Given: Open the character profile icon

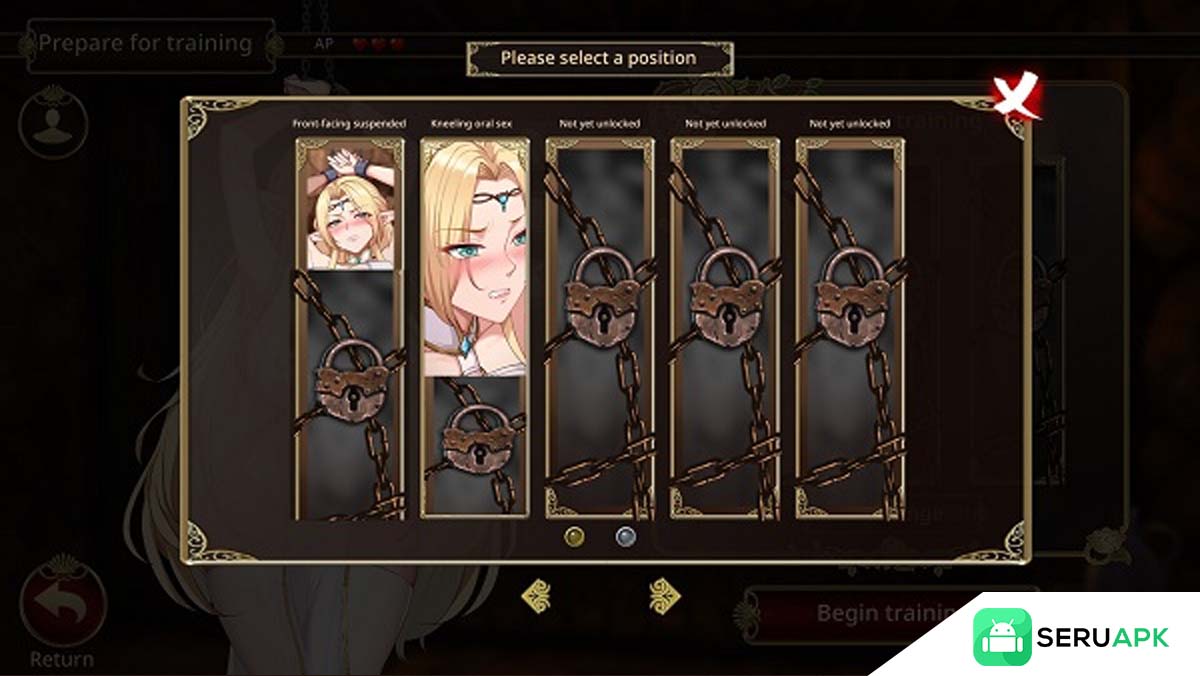Looking at the screenshot, I should [53, 123].
